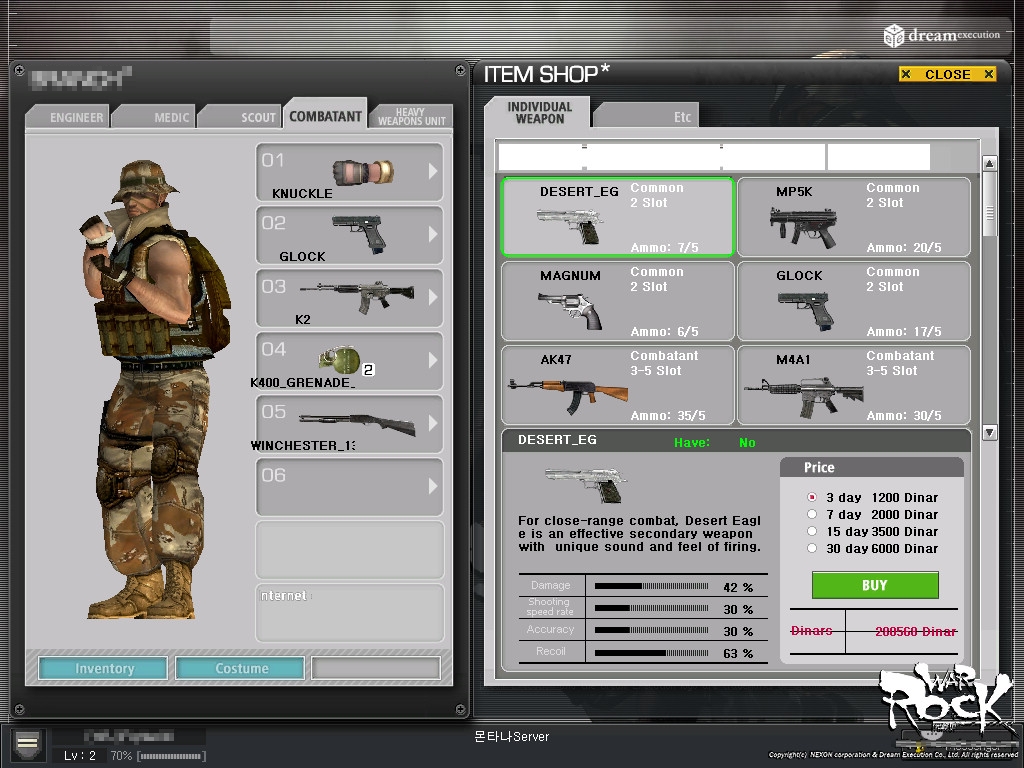Open the Scout class tab

tap(258, 117)
